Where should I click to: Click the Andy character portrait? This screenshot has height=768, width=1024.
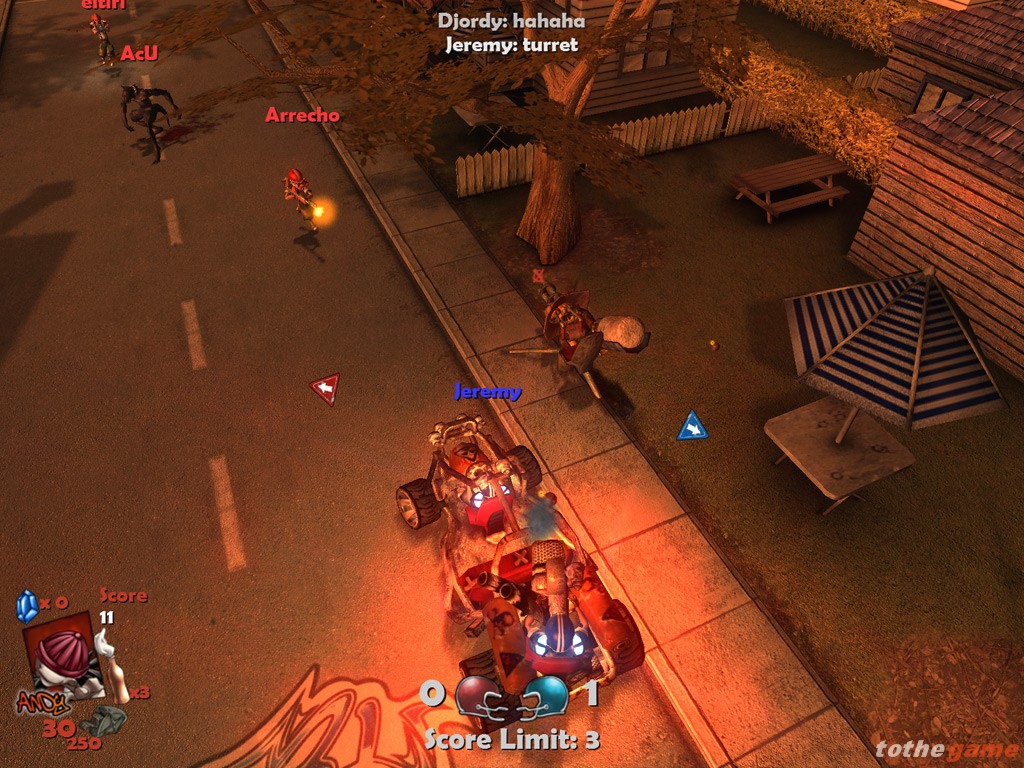(x=63, y=658)
